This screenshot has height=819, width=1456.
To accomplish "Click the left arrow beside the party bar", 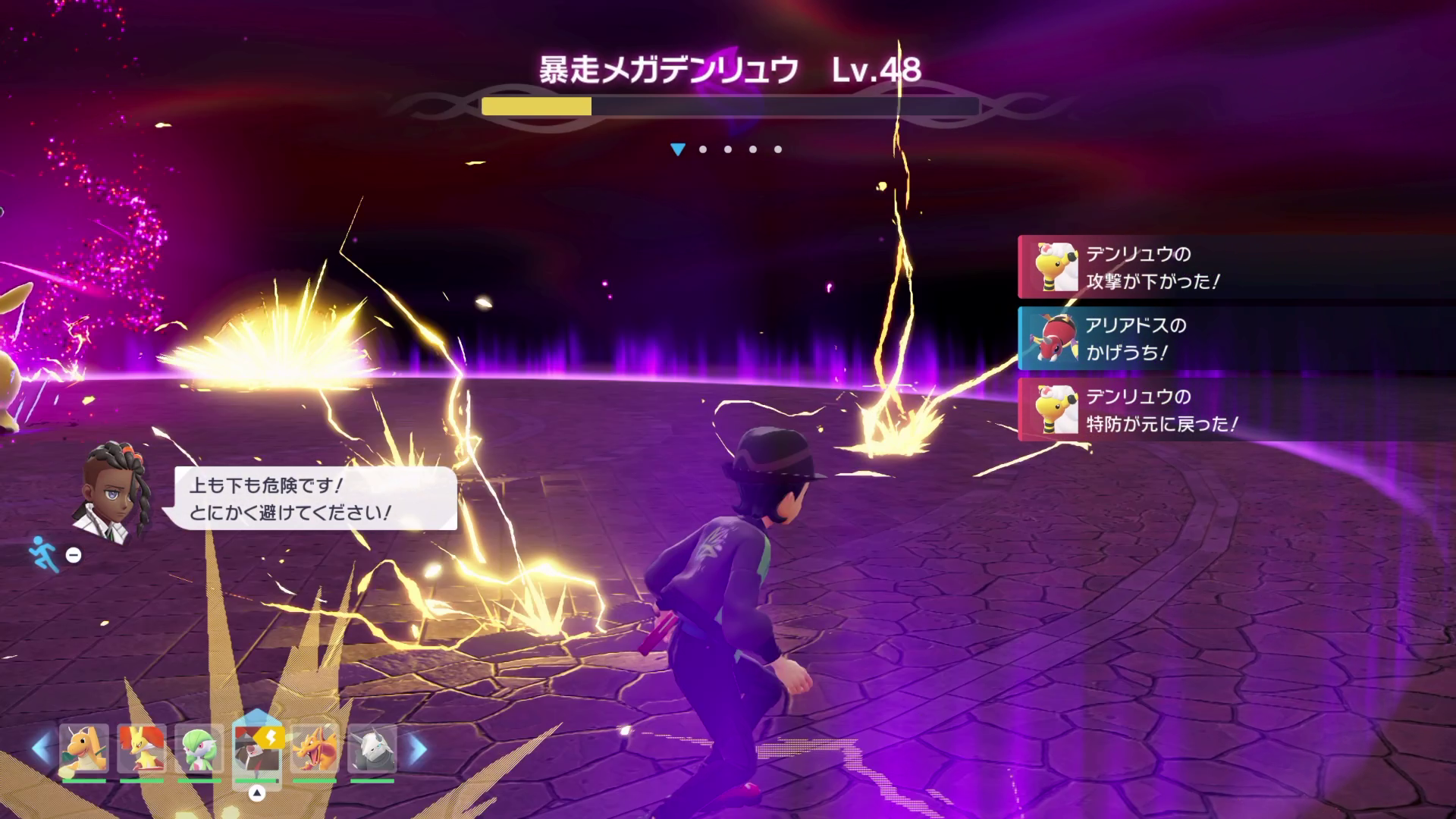I will 41,749.
